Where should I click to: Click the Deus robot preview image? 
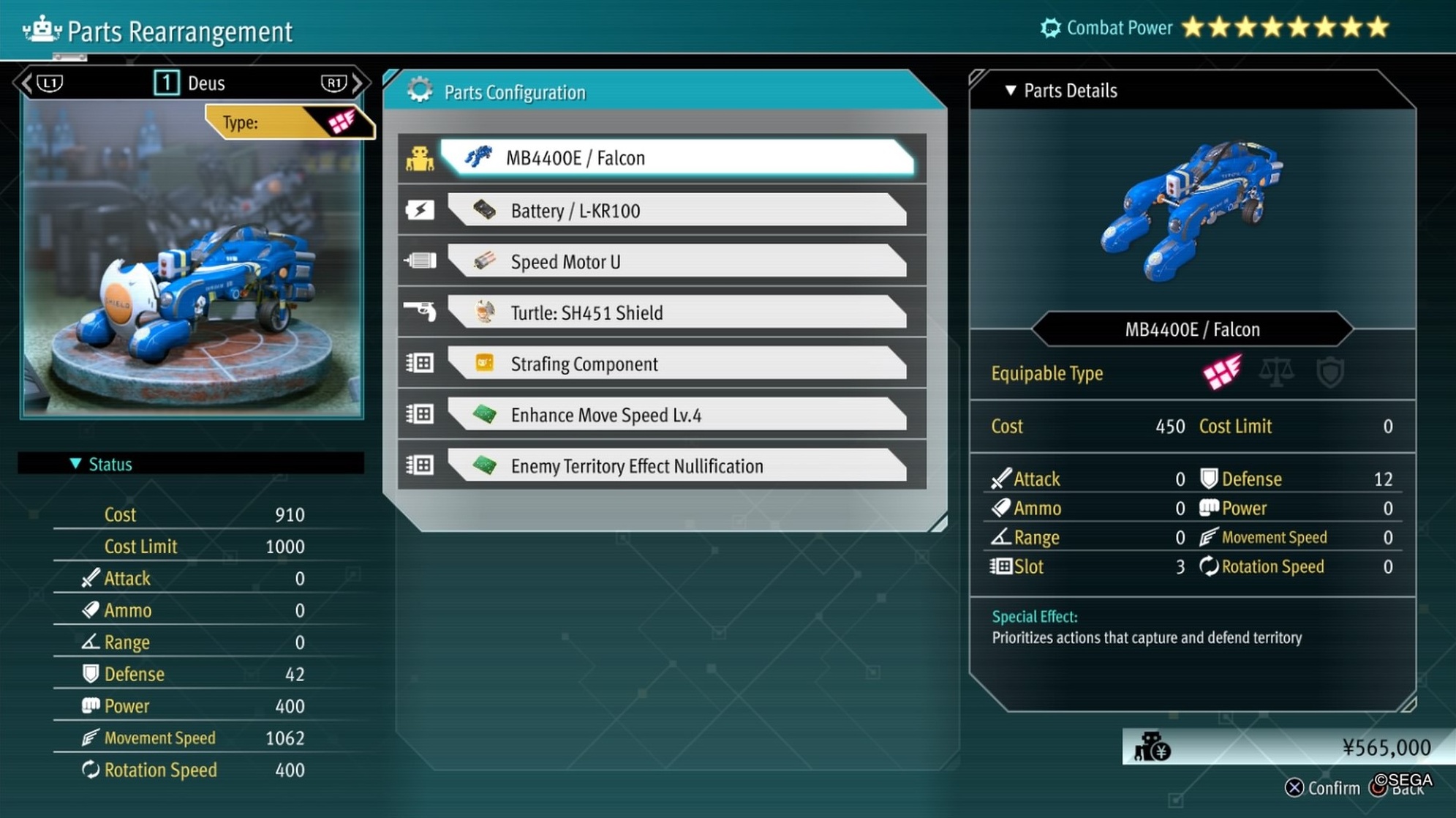192,278
